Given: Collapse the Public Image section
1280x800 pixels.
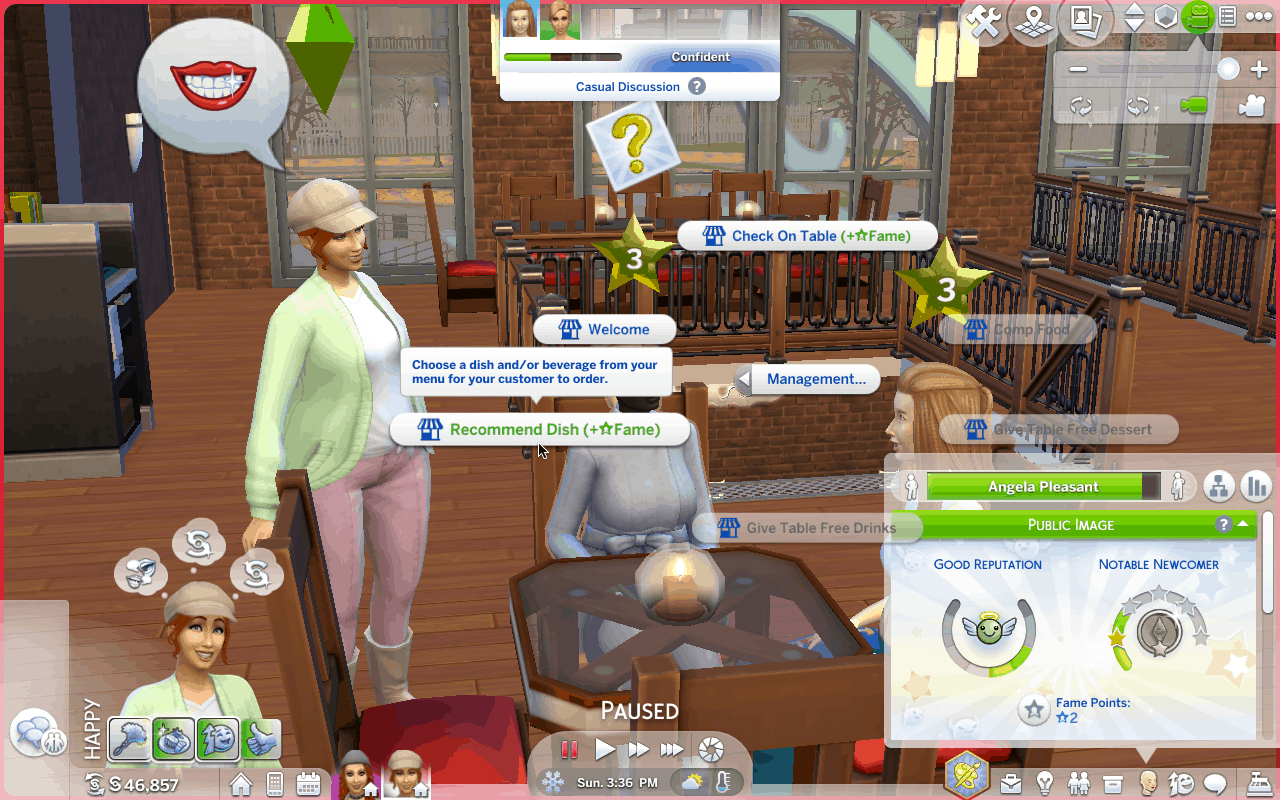Looking at the screenshot, I should click(1243, 524).
